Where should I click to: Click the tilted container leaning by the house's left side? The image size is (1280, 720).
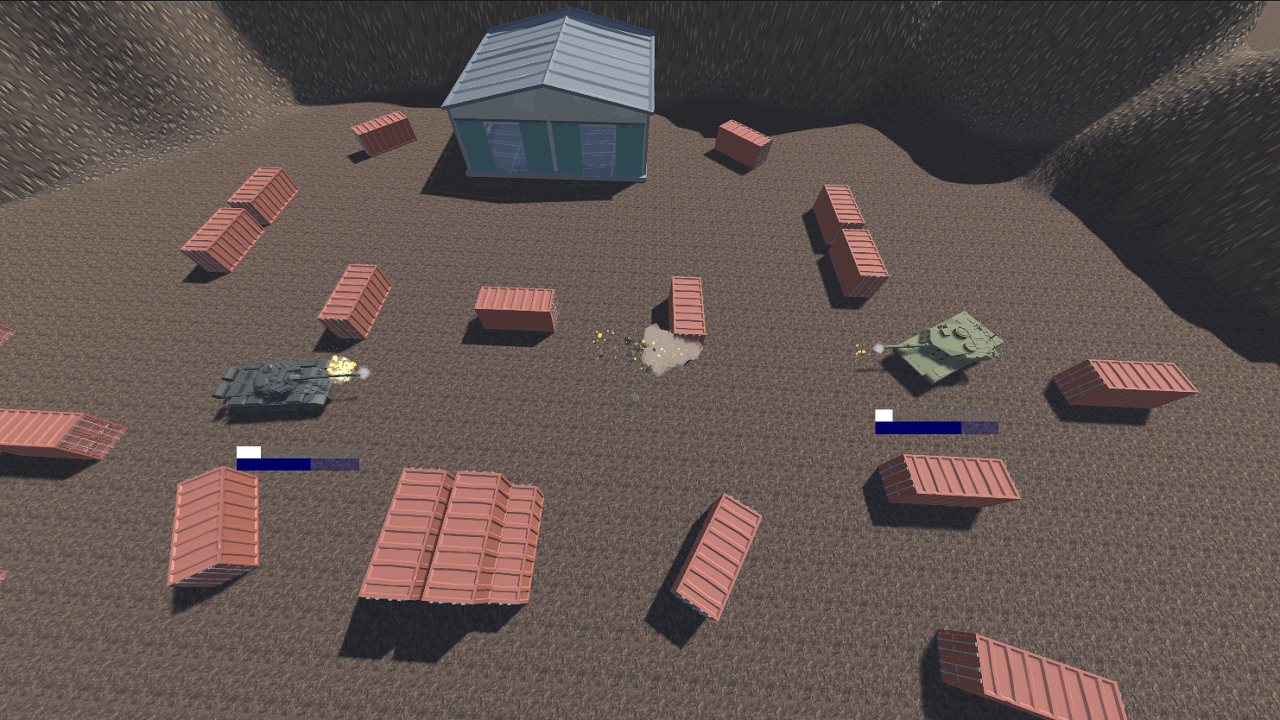tap(385, 135)
